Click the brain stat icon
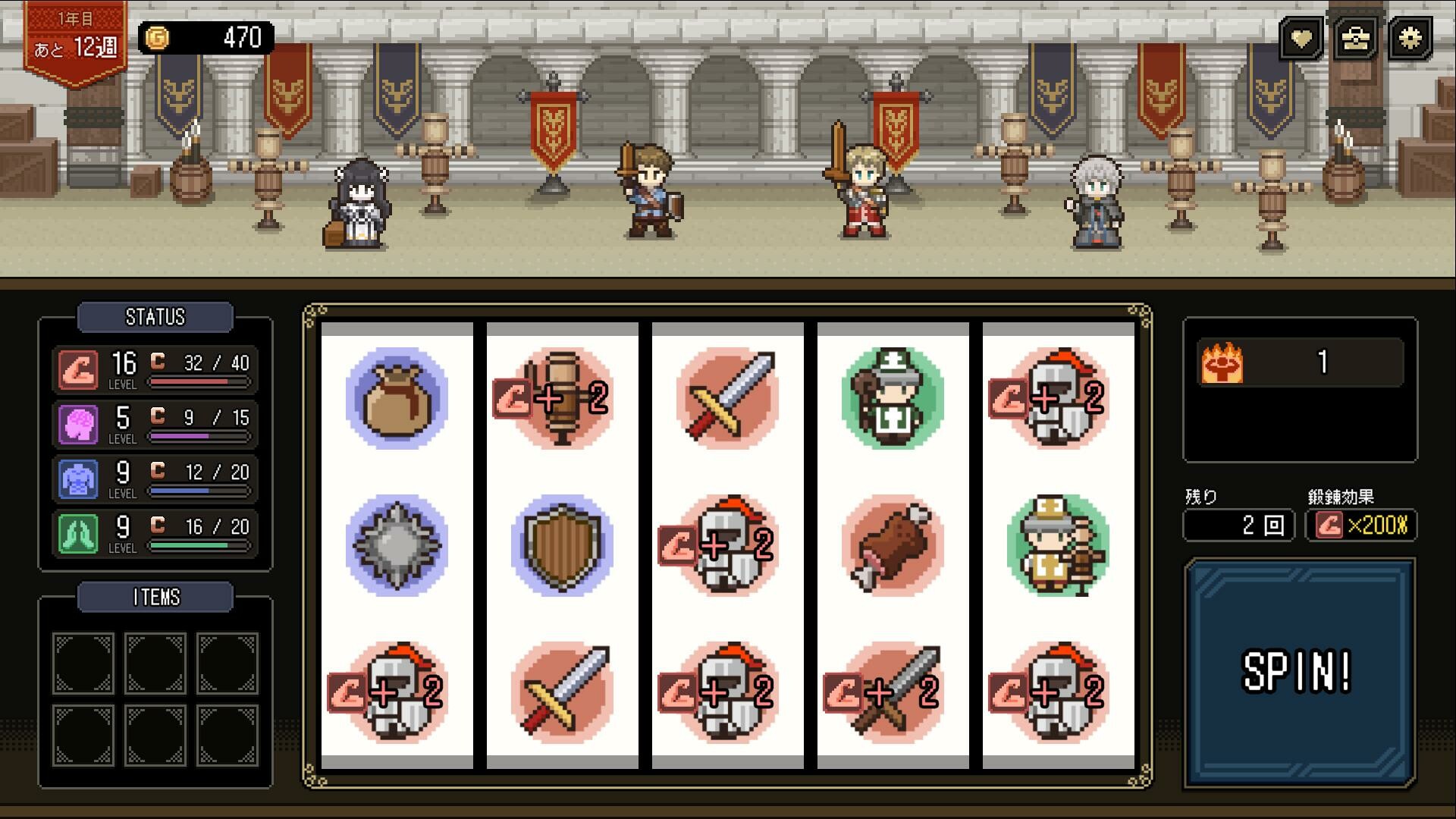Image resolution: width=1456 pixels, height=819 pixels. [78, 424]
